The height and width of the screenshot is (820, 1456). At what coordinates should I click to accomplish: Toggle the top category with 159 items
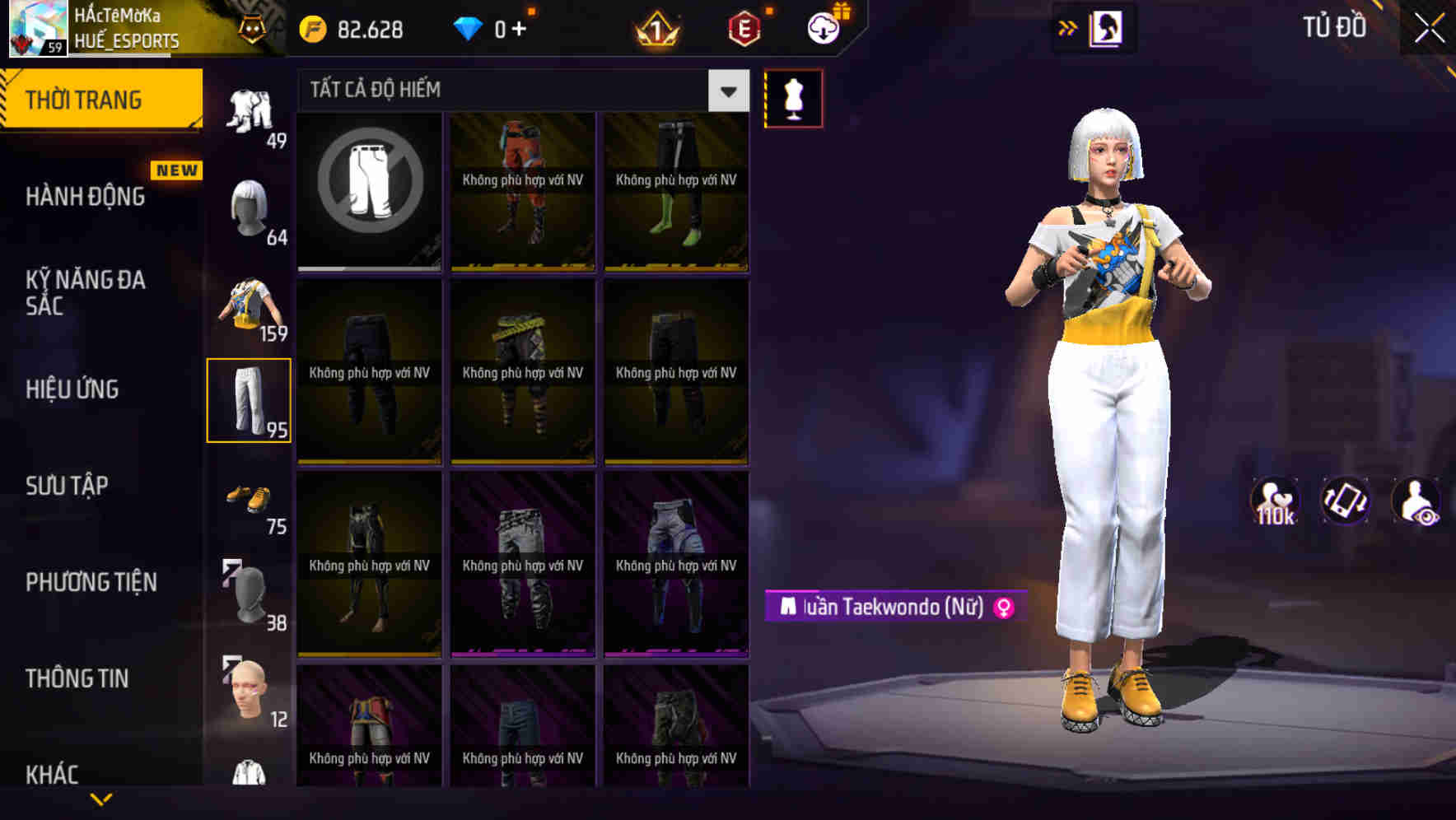pos(250,305)
